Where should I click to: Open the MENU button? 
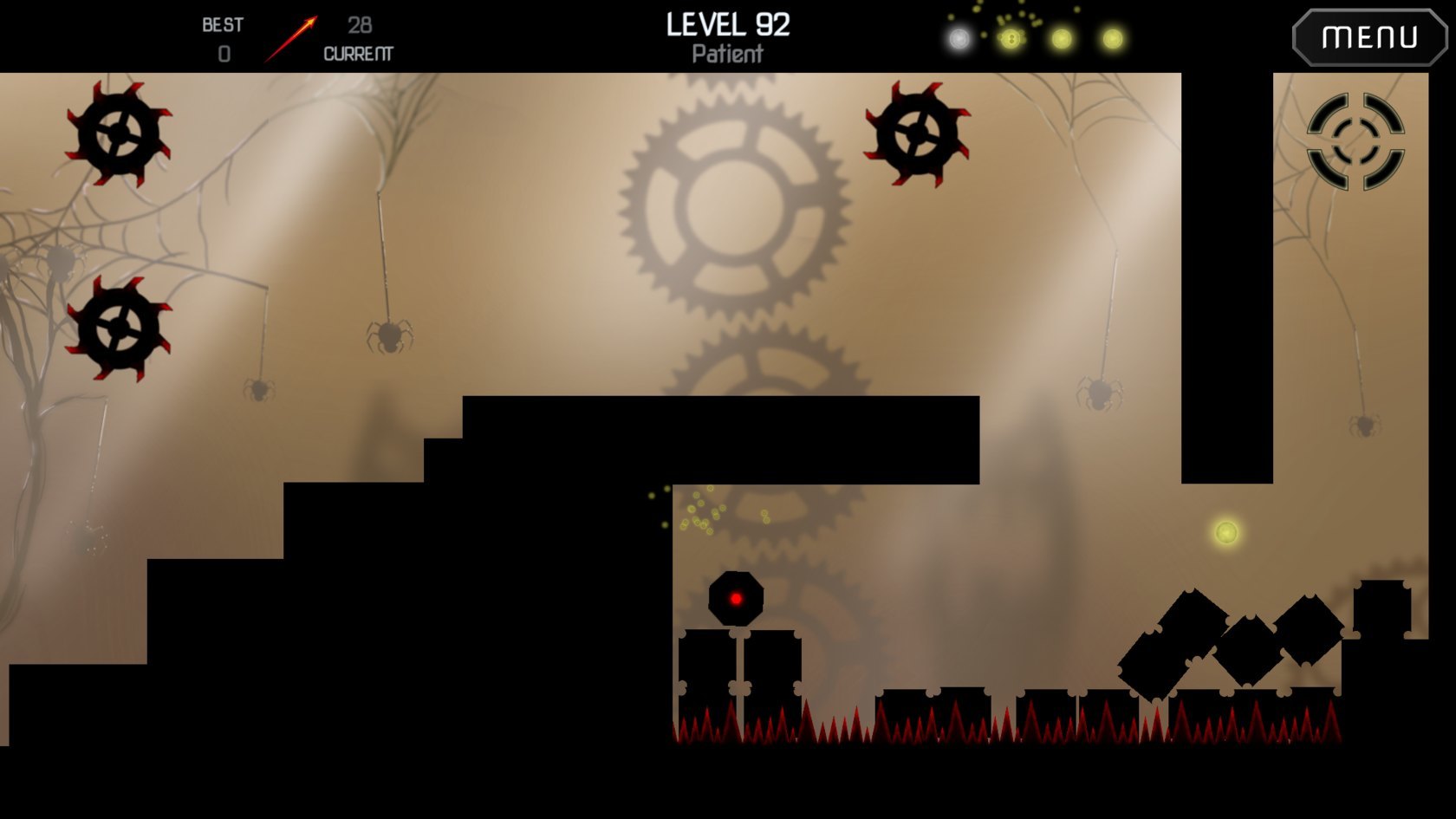tap(1368, 37)
